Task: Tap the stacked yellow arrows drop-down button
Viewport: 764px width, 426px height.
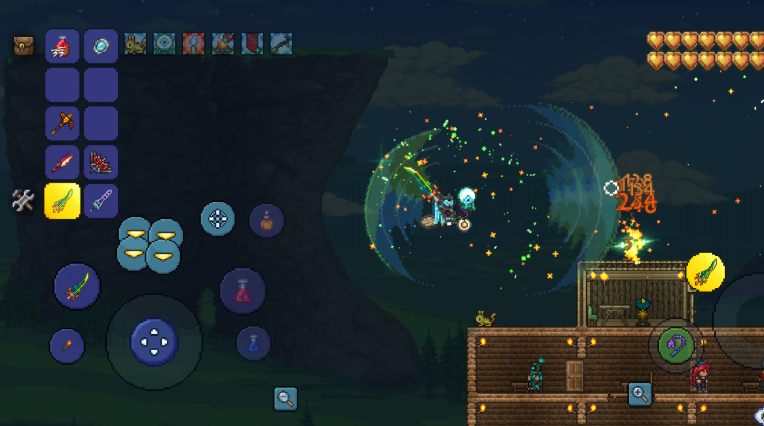Action: (x=150, y=245)
